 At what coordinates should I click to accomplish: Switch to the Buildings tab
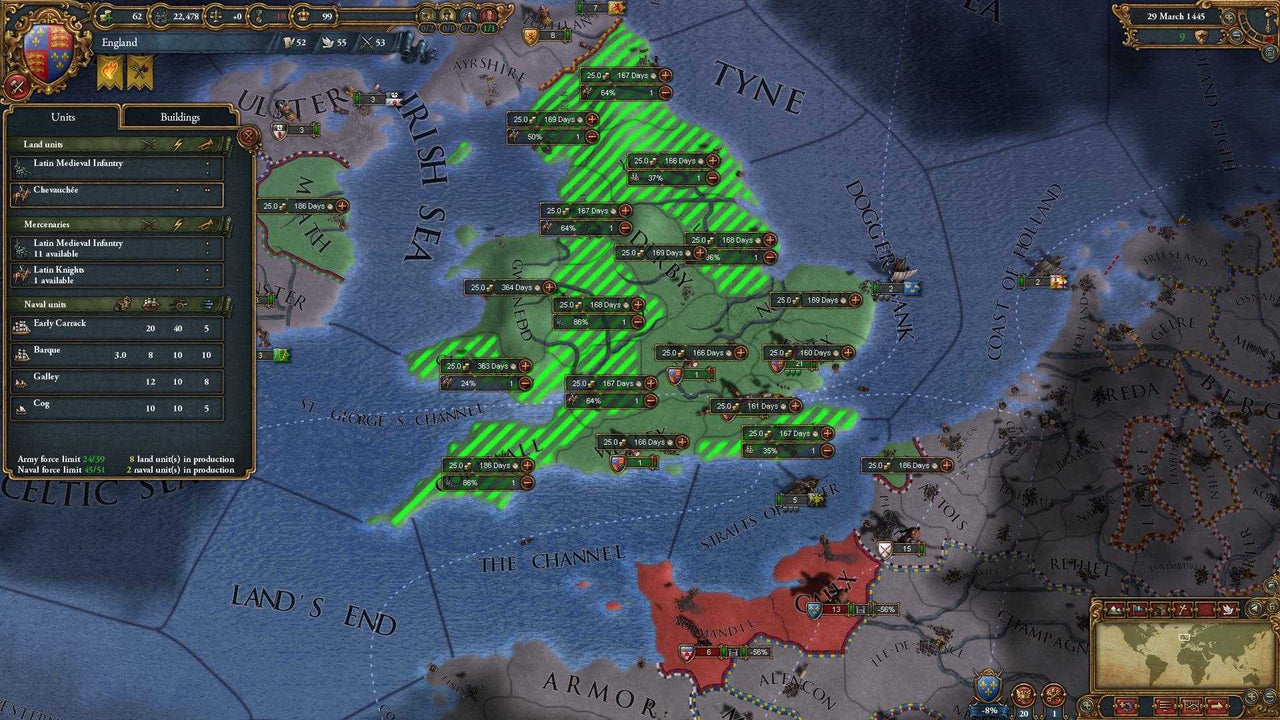pos(180,117)
